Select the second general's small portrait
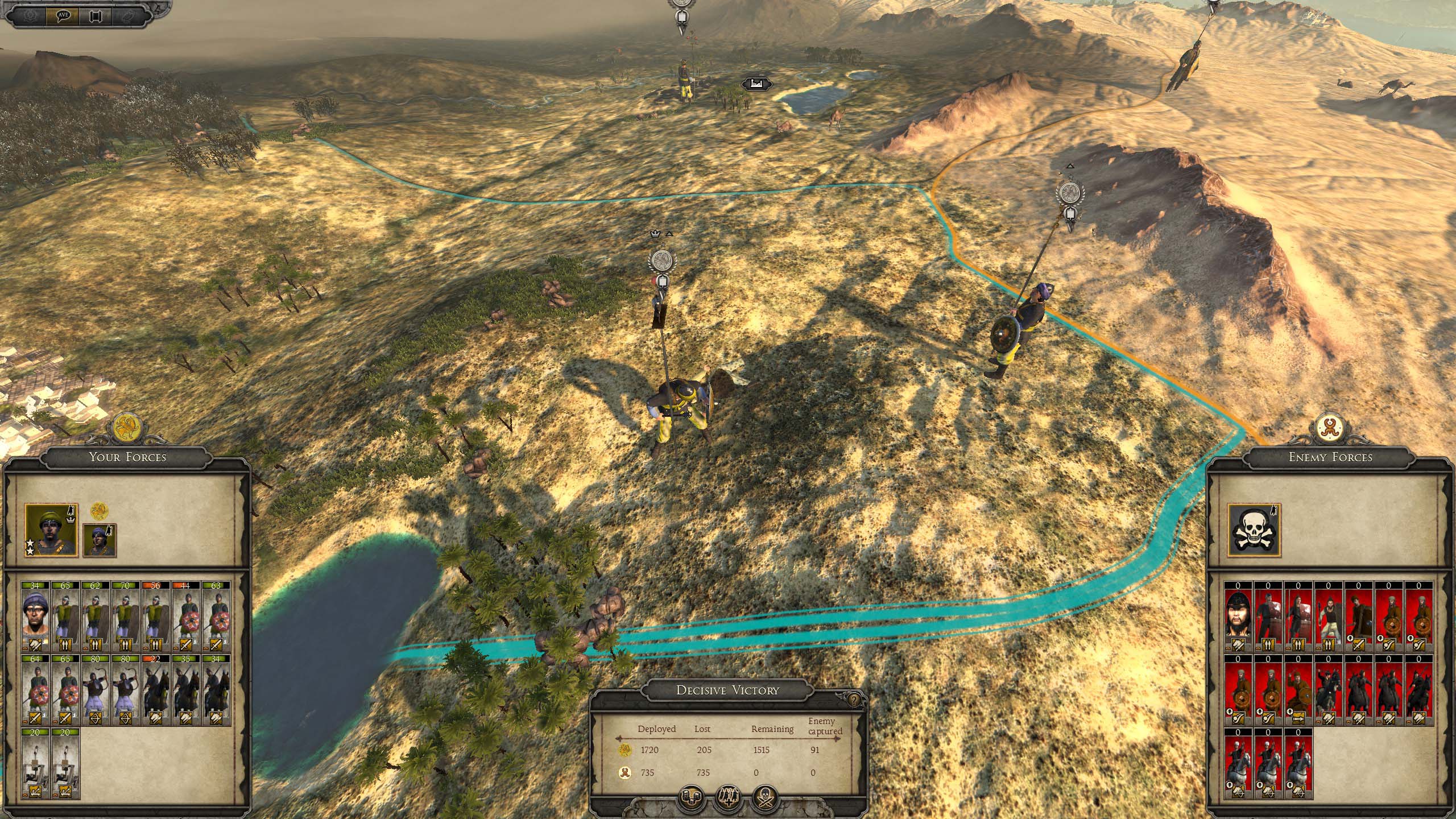Screen dimensions: 1456x819 pos(100,540)
